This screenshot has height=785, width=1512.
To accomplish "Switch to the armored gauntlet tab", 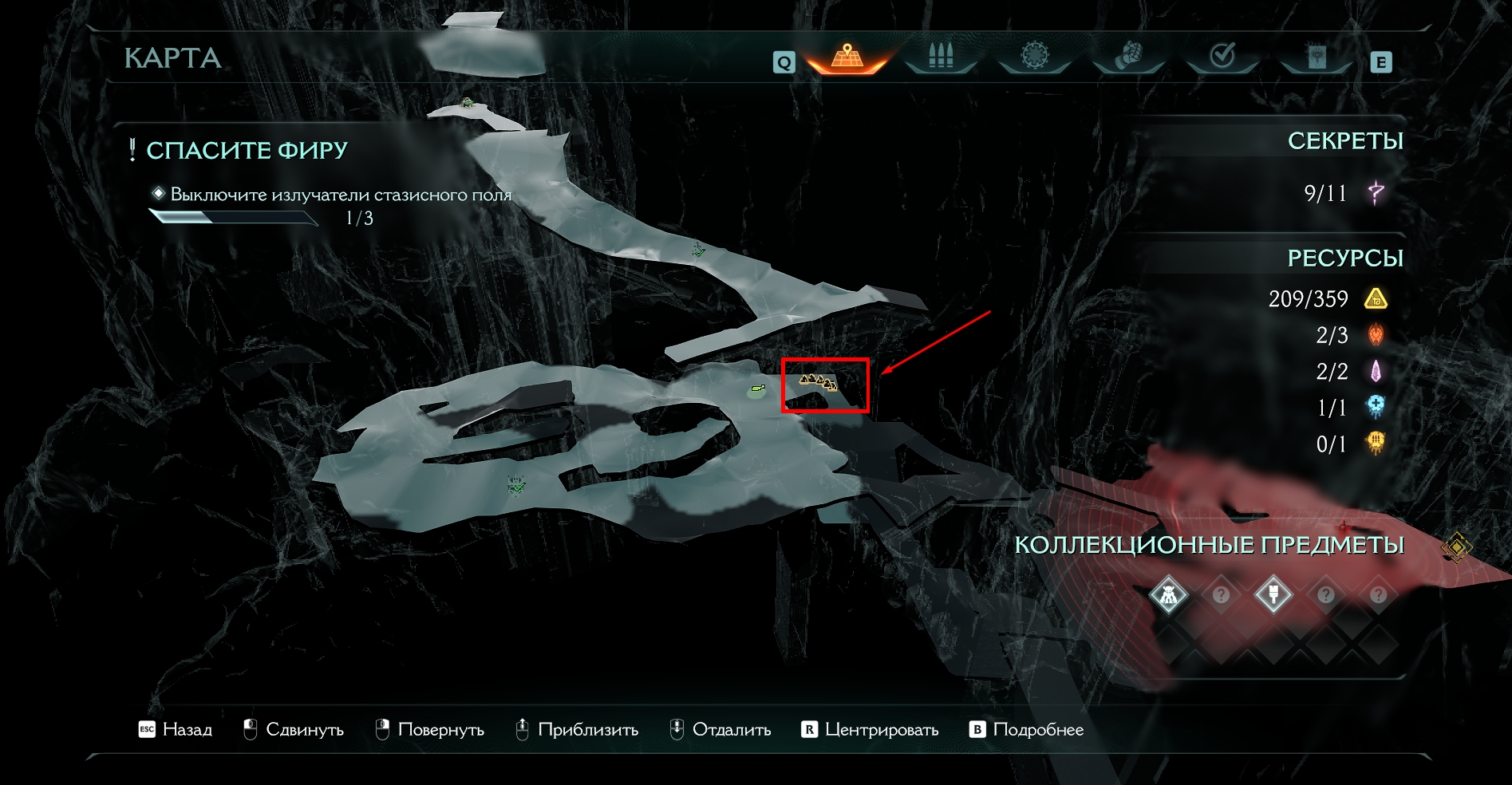I will click(1128, 56).
